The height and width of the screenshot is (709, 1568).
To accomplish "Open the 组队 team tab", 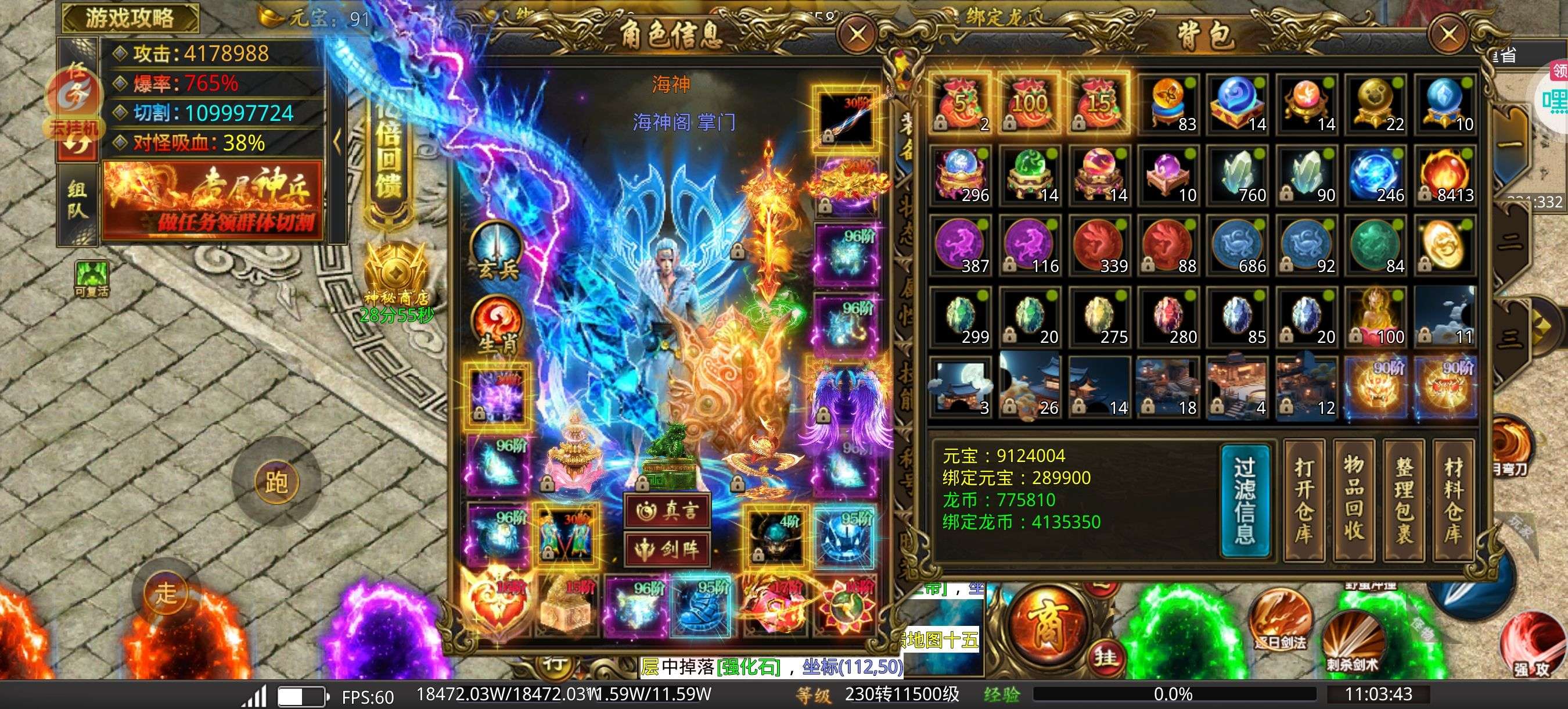I will [77, 200].
